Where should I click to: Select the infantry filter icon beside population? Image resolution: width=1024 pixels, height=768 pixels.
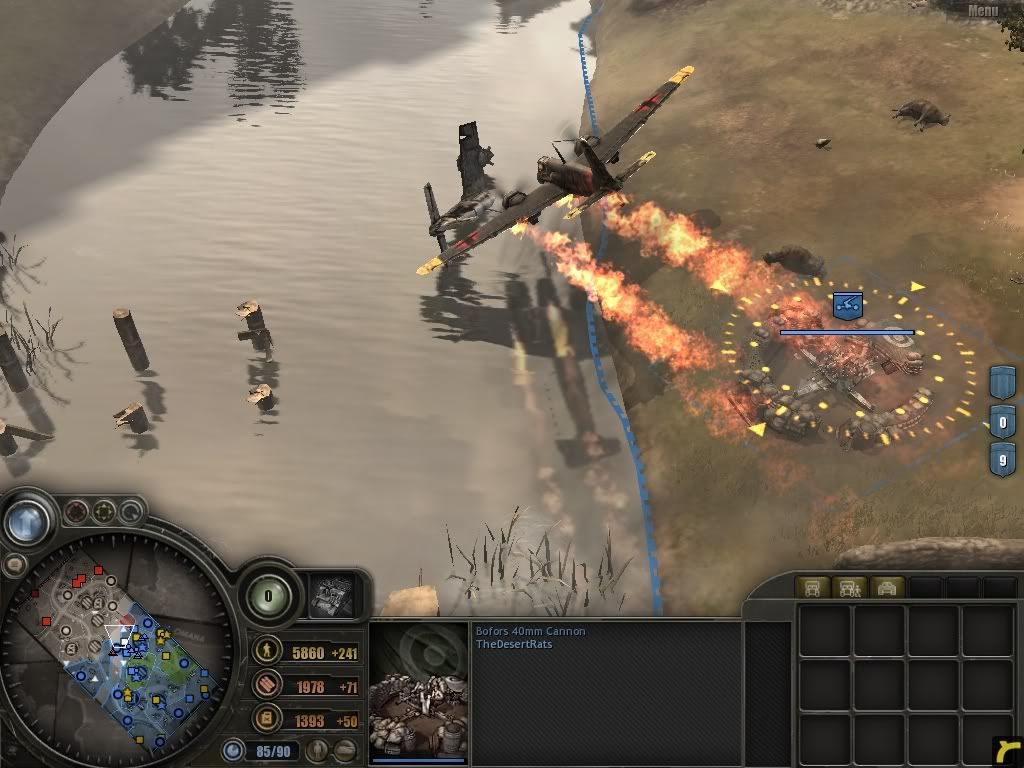point(318,750)
